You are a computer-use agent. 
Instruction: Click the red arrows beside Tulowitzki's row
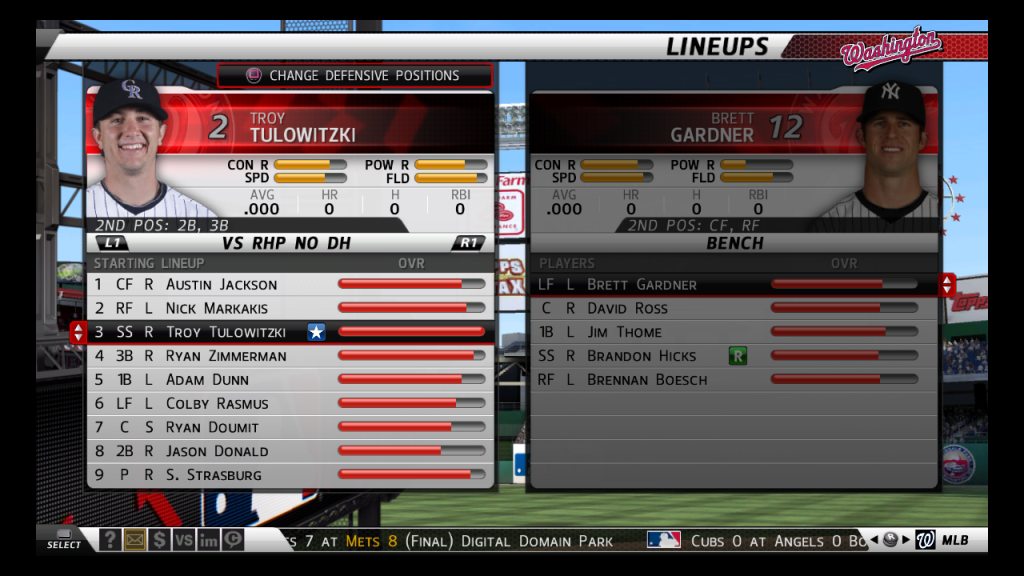tap(79, 332)
